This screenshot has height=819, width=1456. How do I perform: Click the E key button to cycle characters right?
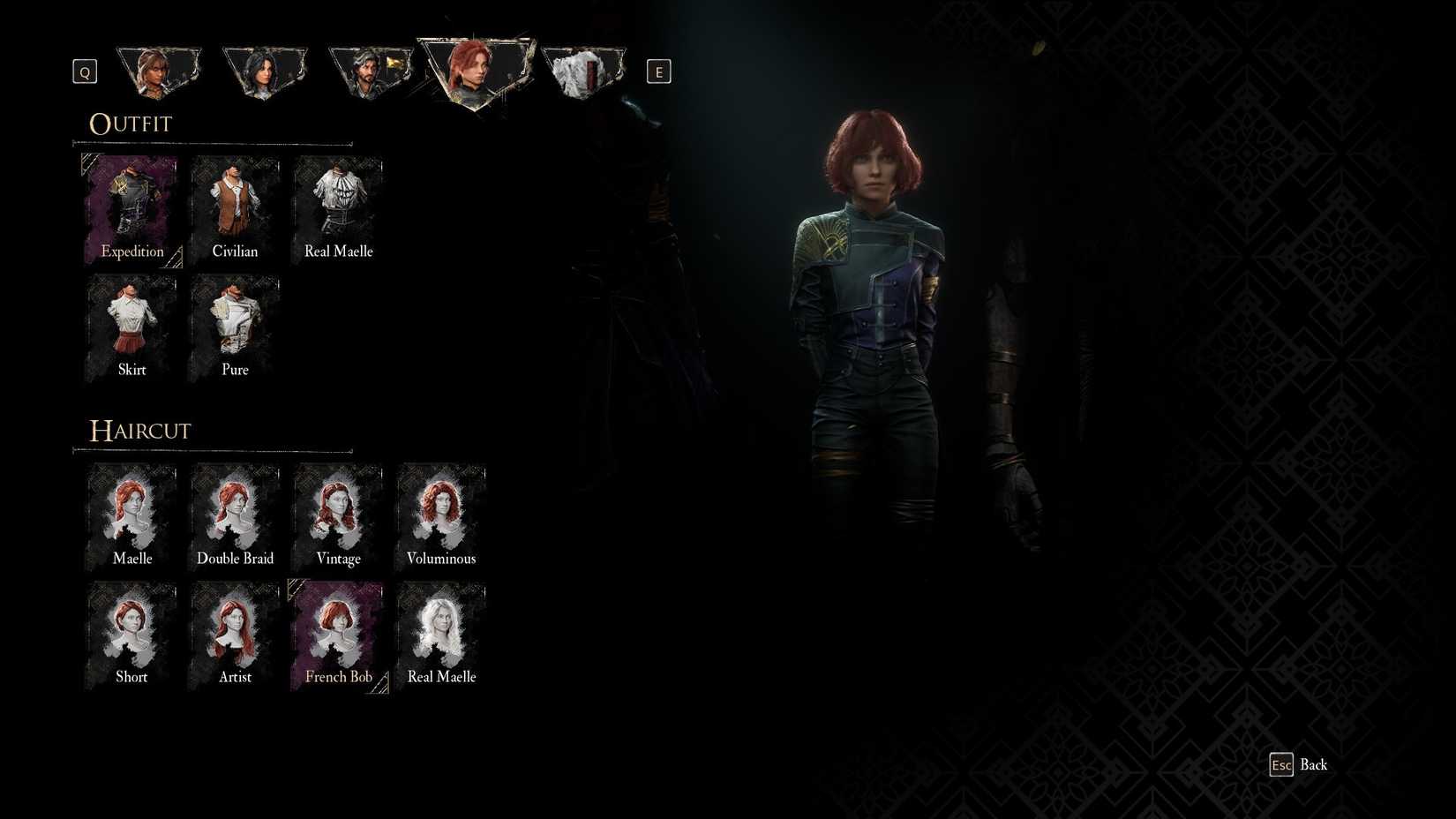[x=658, y=71]
